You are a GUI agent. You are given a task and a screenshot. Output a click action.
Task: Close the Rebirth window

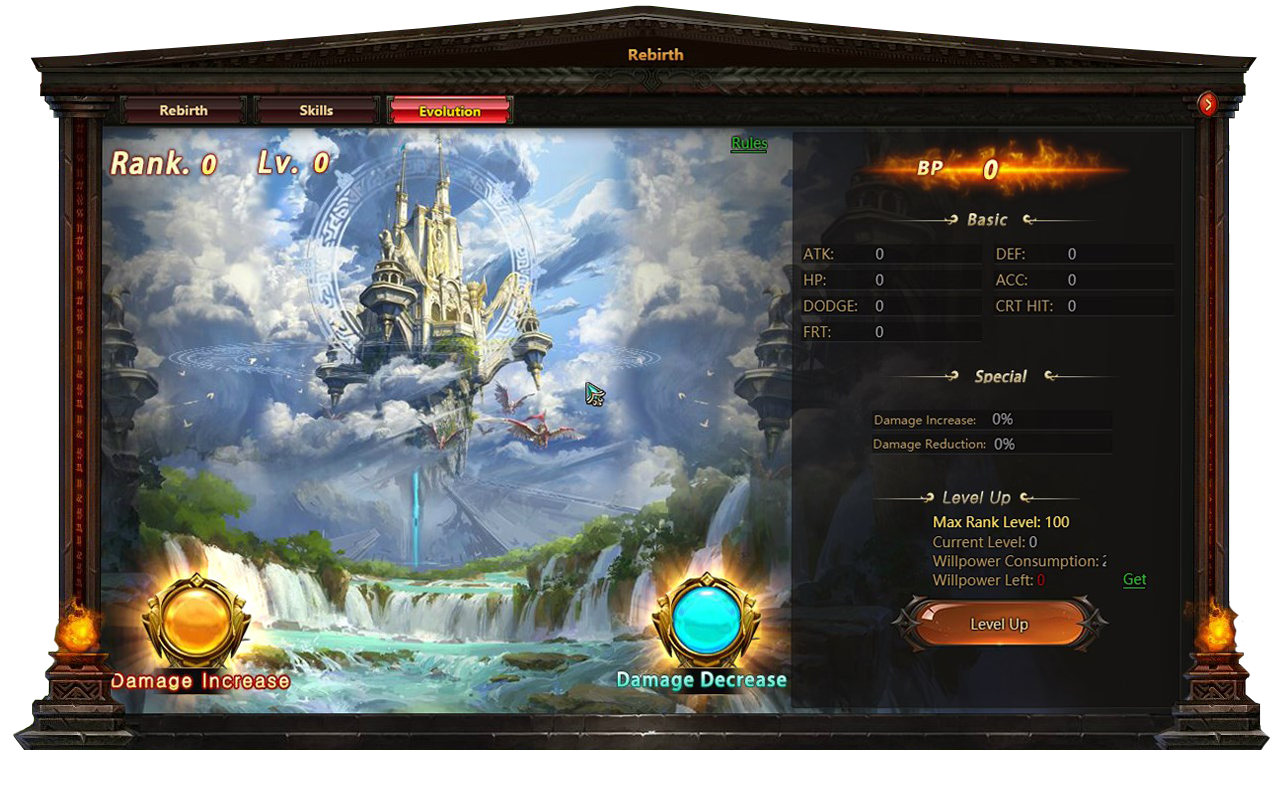pos(1208,103)
